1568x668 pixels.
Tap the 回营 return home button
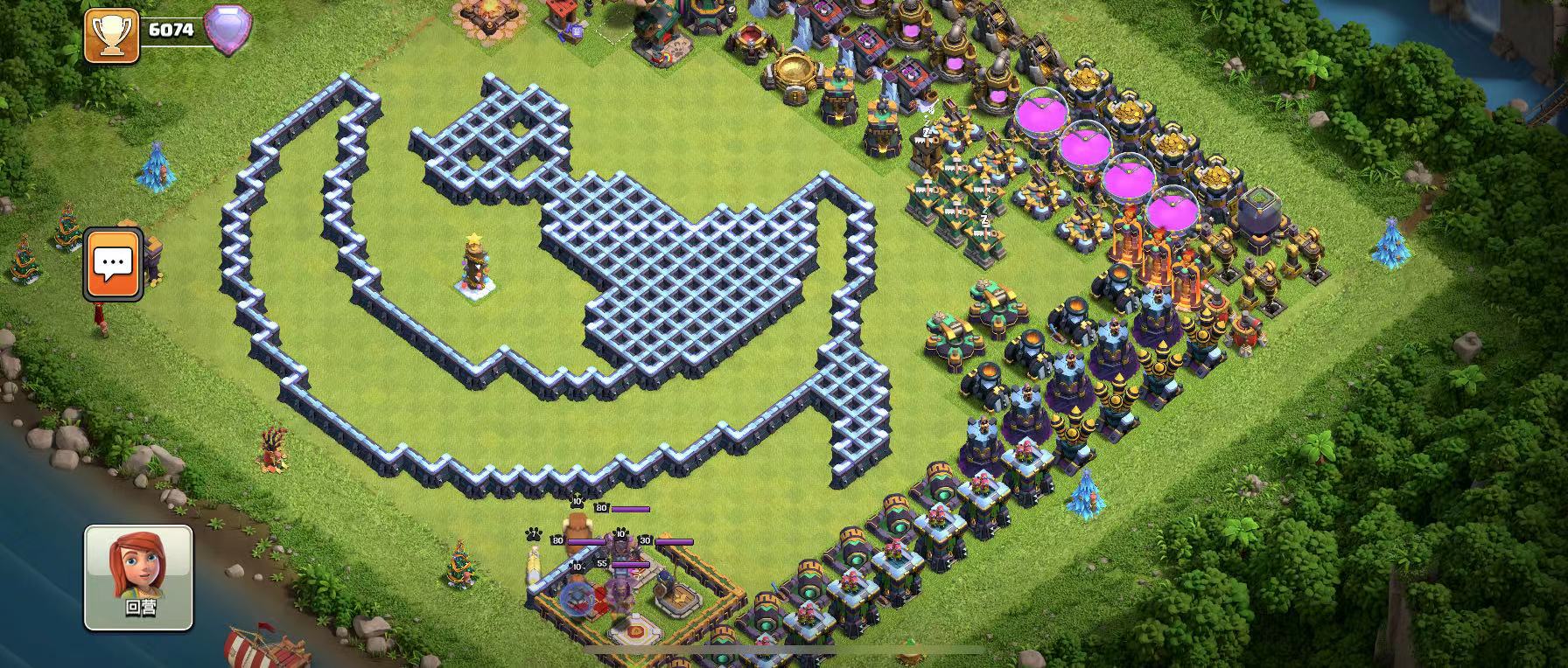click(x=138, y=577)
